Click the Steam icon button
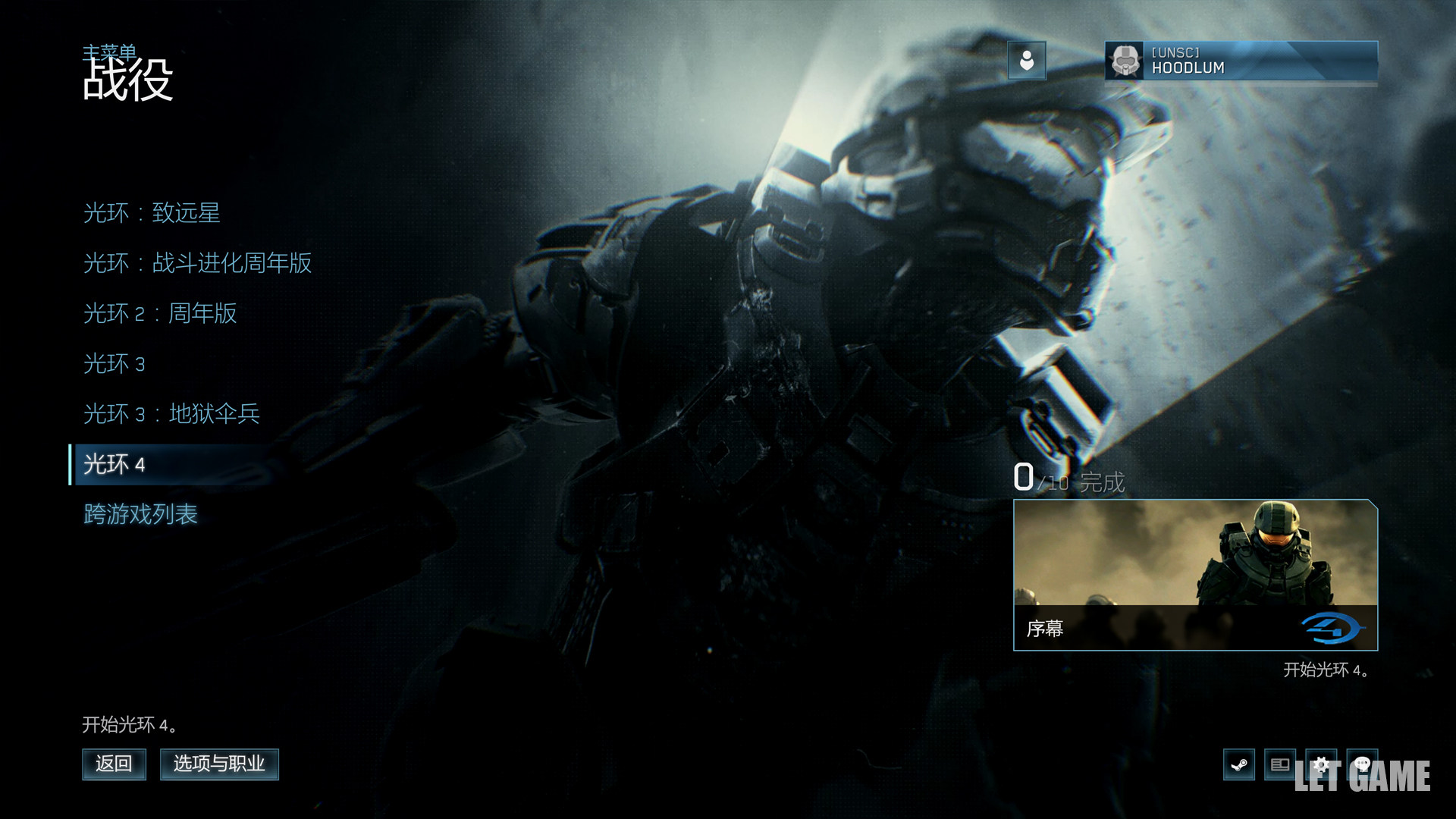The image size is (1456, 819). coord(1239,764)
